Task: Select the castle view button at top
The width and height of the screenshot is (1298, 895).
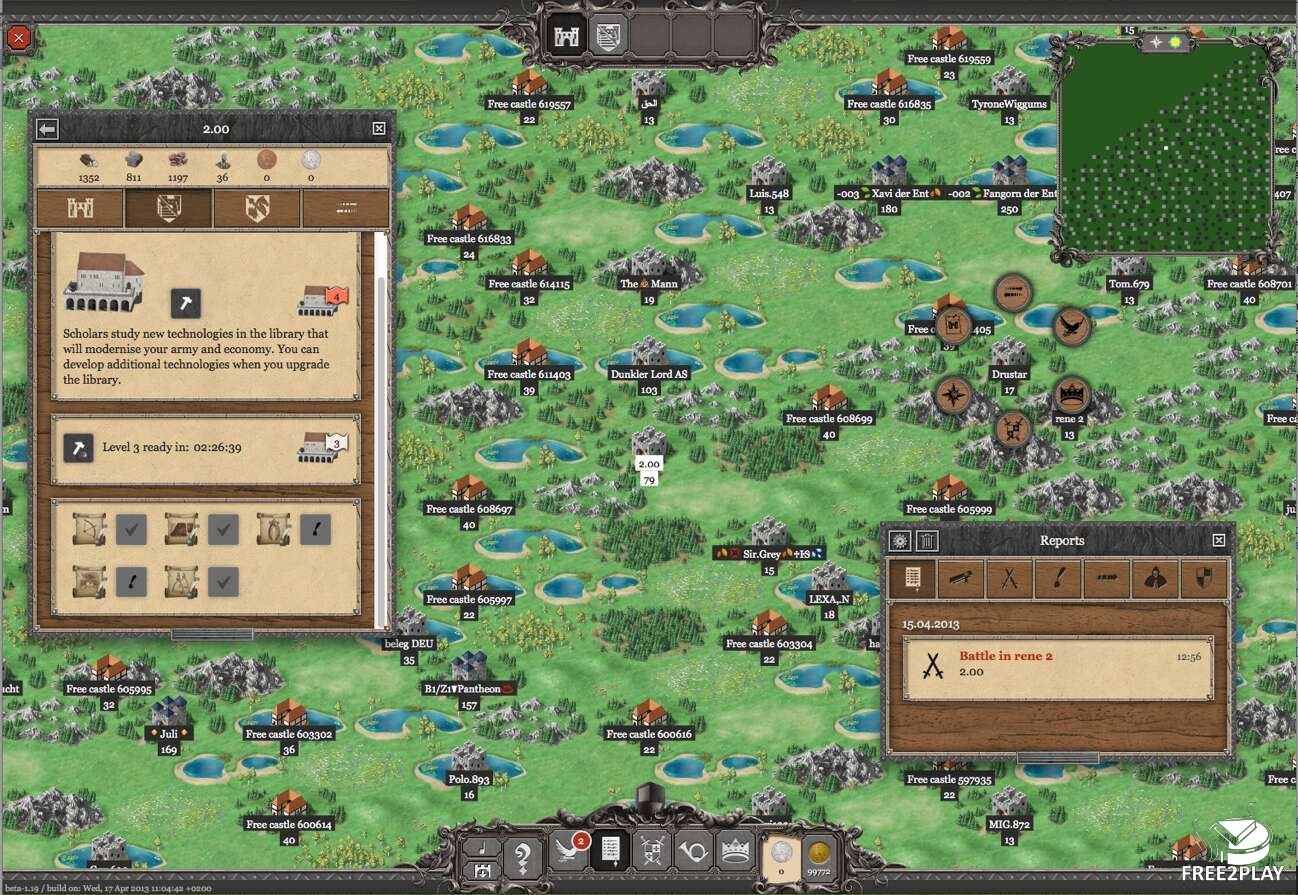Action: pyautogui.click(x=565, y=35)
